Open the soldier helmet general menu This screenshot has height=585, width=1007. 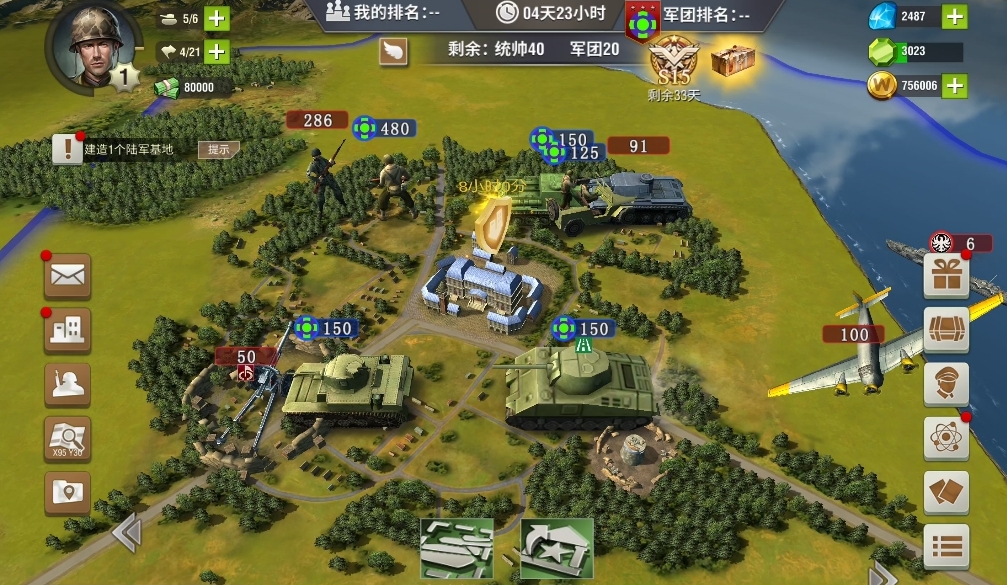tap(67, 385)
